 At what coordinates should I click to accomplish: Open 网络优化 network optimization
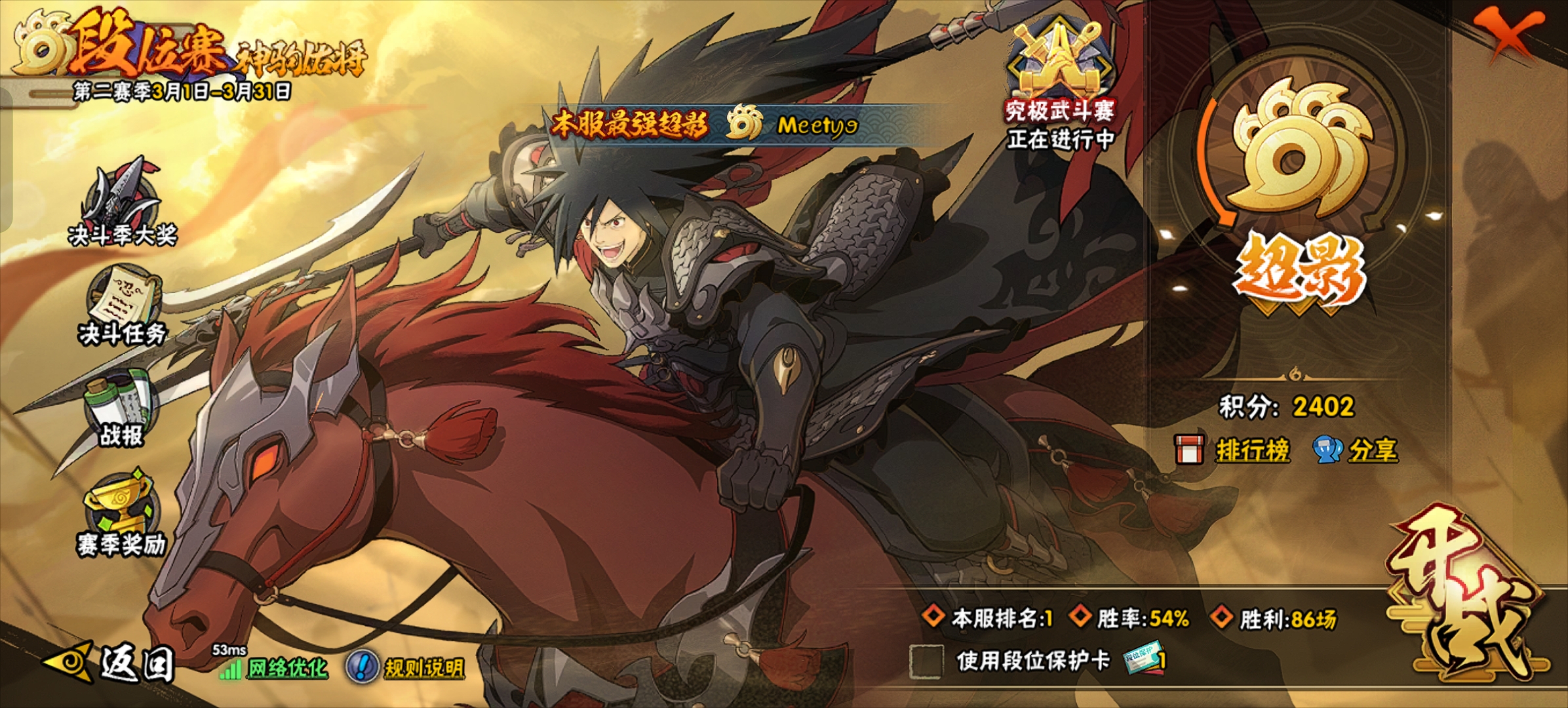[x=275, y=667]
